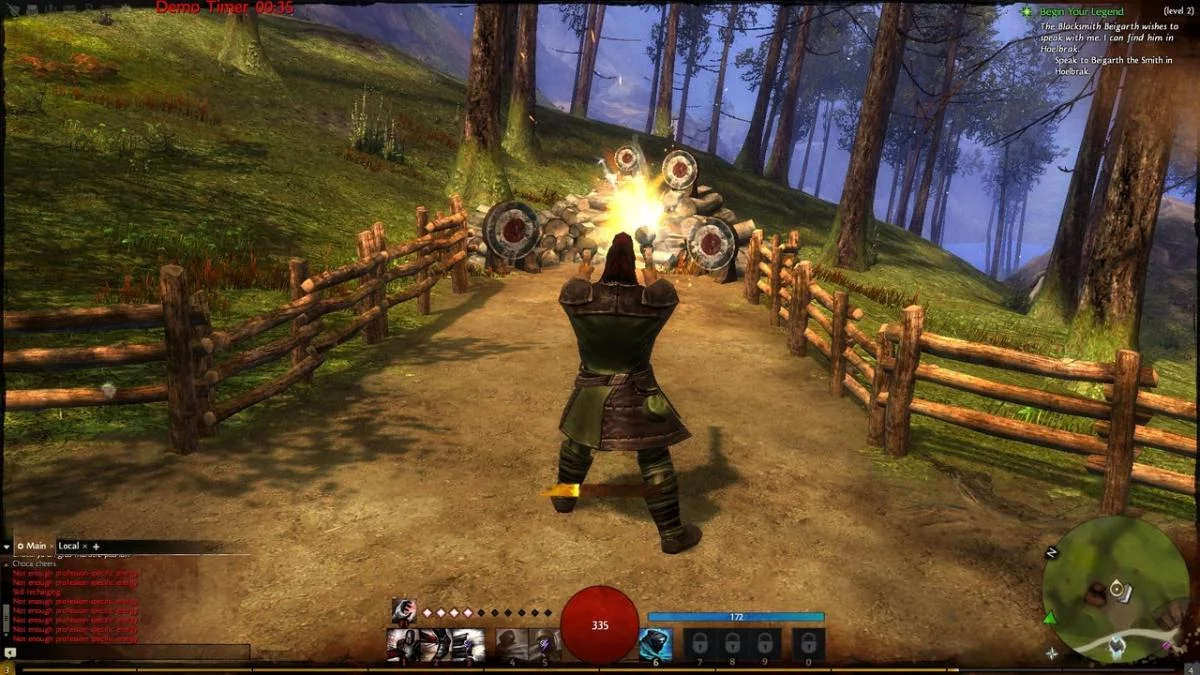Activate the greyed-out skill in slot 4
This screenshot has width=1200, height=675.
coord(512,644)
